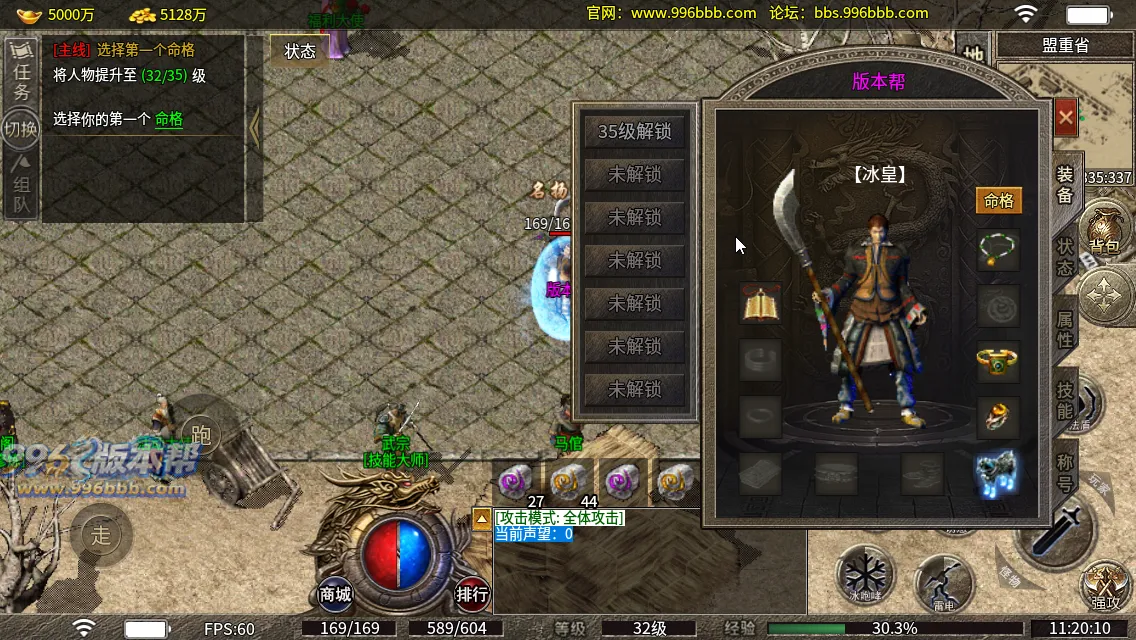Open the 称号 titles tab

coord(1065,469)
